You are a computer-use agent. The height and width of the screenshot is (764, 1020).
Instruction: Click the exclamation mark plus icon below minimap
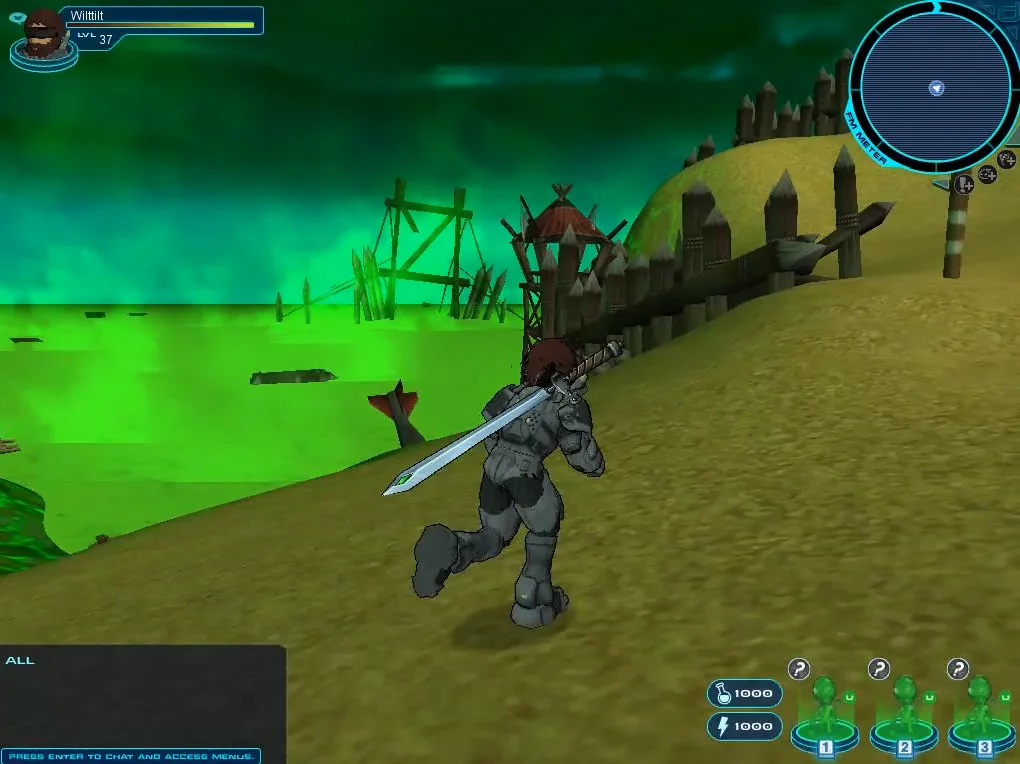964,184
